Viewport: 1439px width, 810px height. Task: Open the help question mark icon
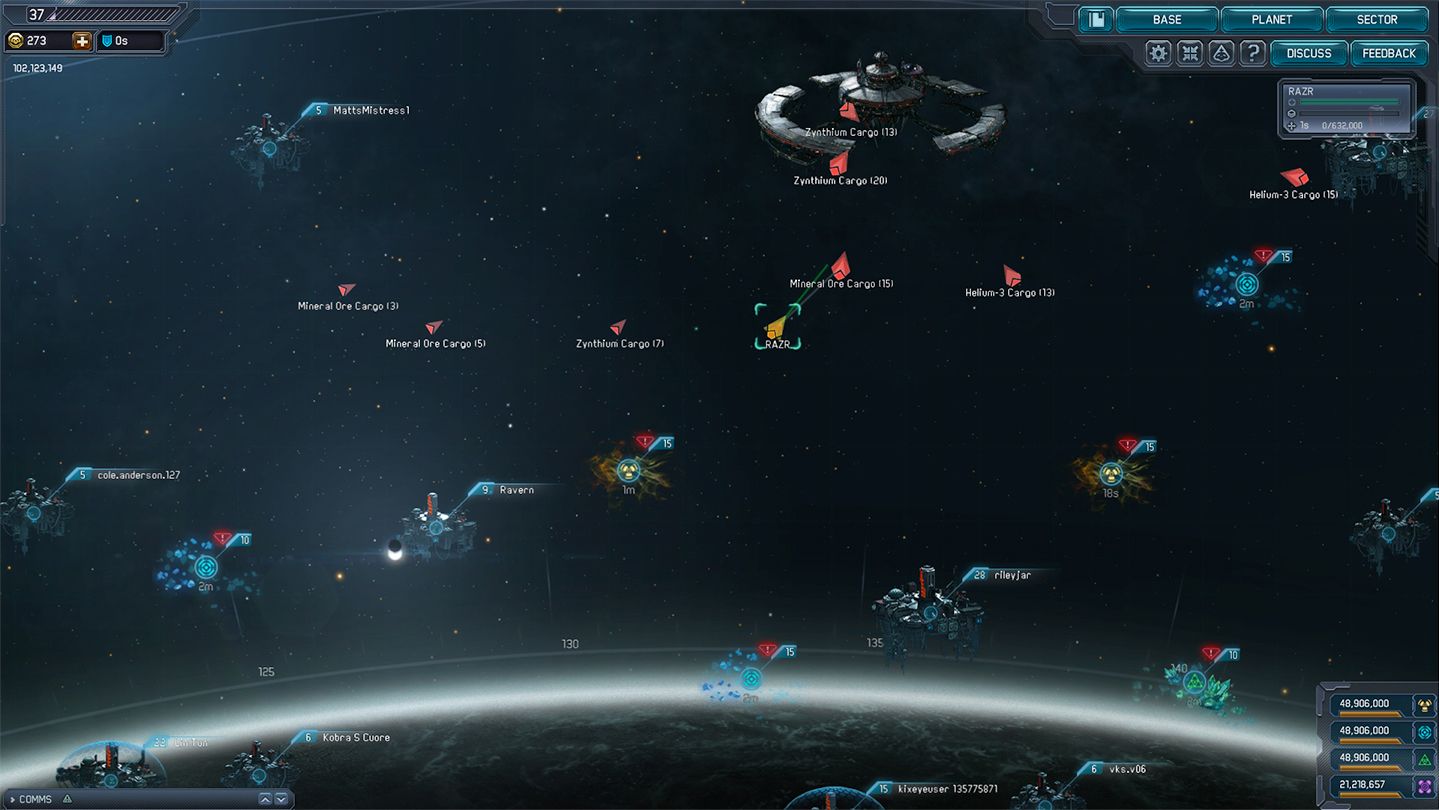point(1253,52)
